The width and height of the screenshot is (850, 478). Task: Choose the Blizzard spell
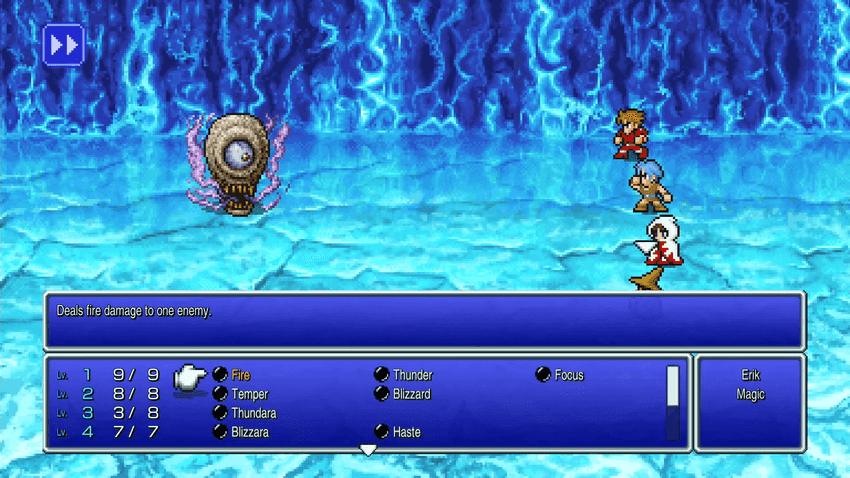[x=411, y=395]
